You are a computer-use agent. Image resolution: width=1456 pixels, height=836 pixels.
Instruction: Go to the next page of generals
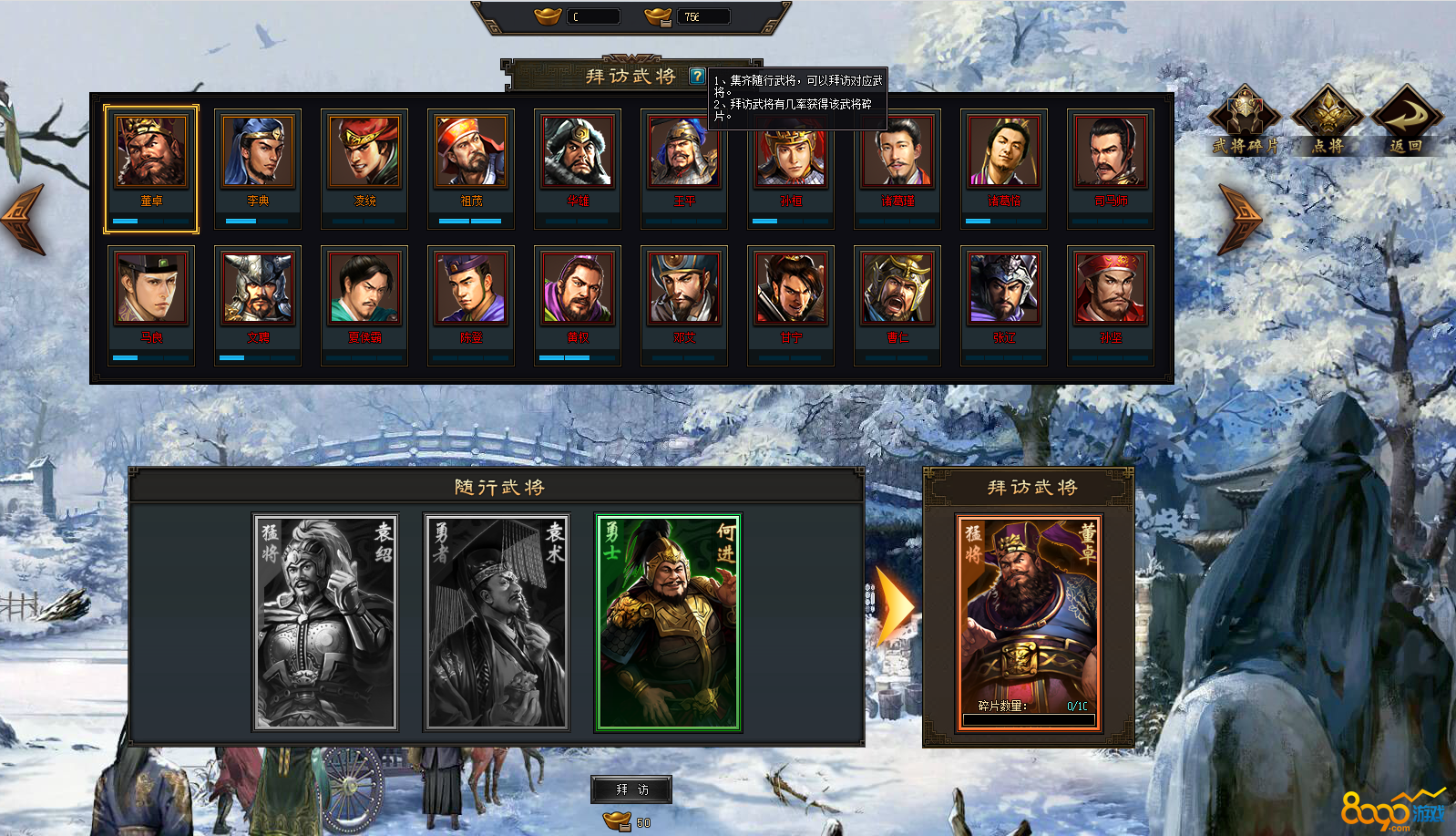(x=1239, y=219)
